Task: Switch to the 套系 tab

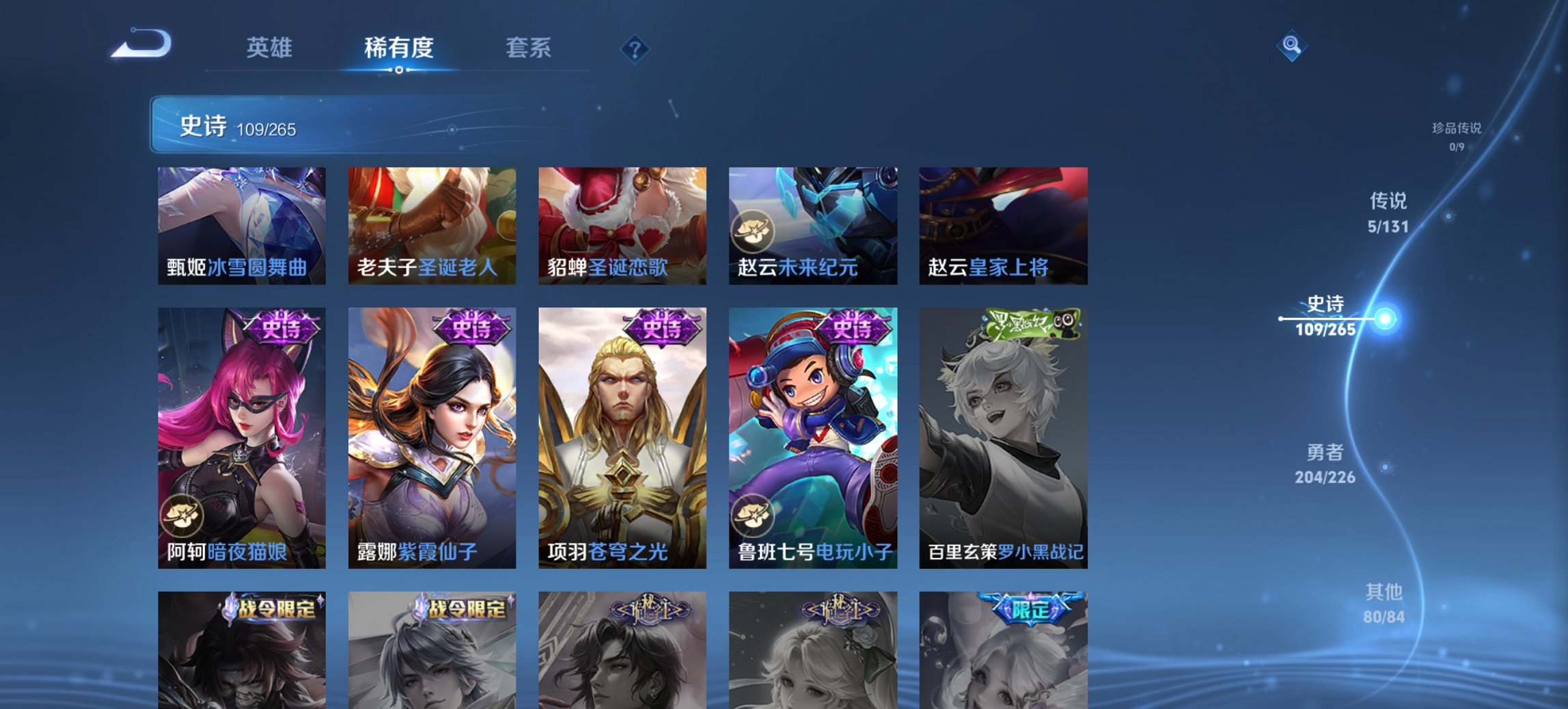Action: point(529,48)
